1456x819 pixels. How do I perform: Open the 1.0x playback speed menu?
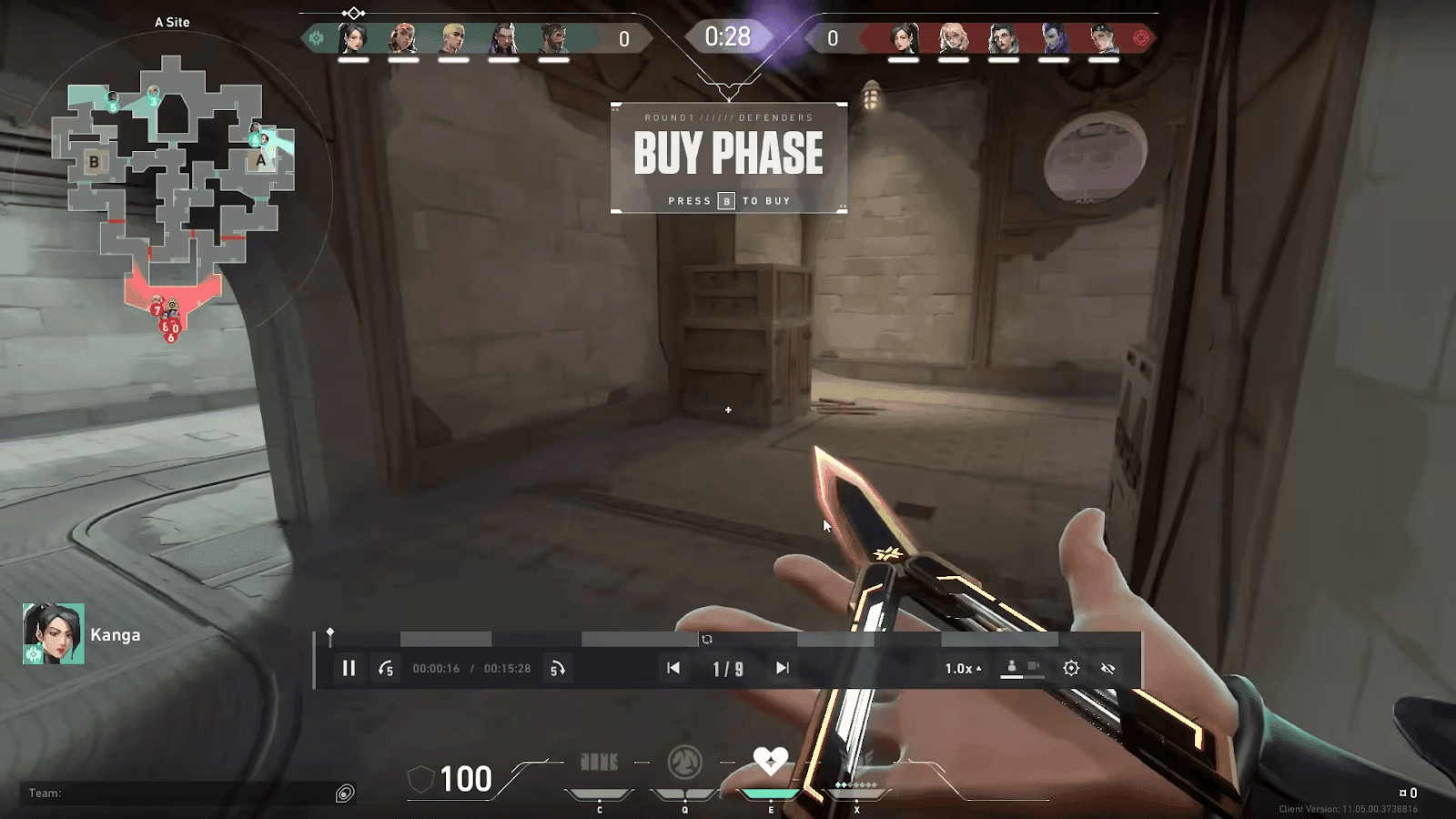point(963,668)
